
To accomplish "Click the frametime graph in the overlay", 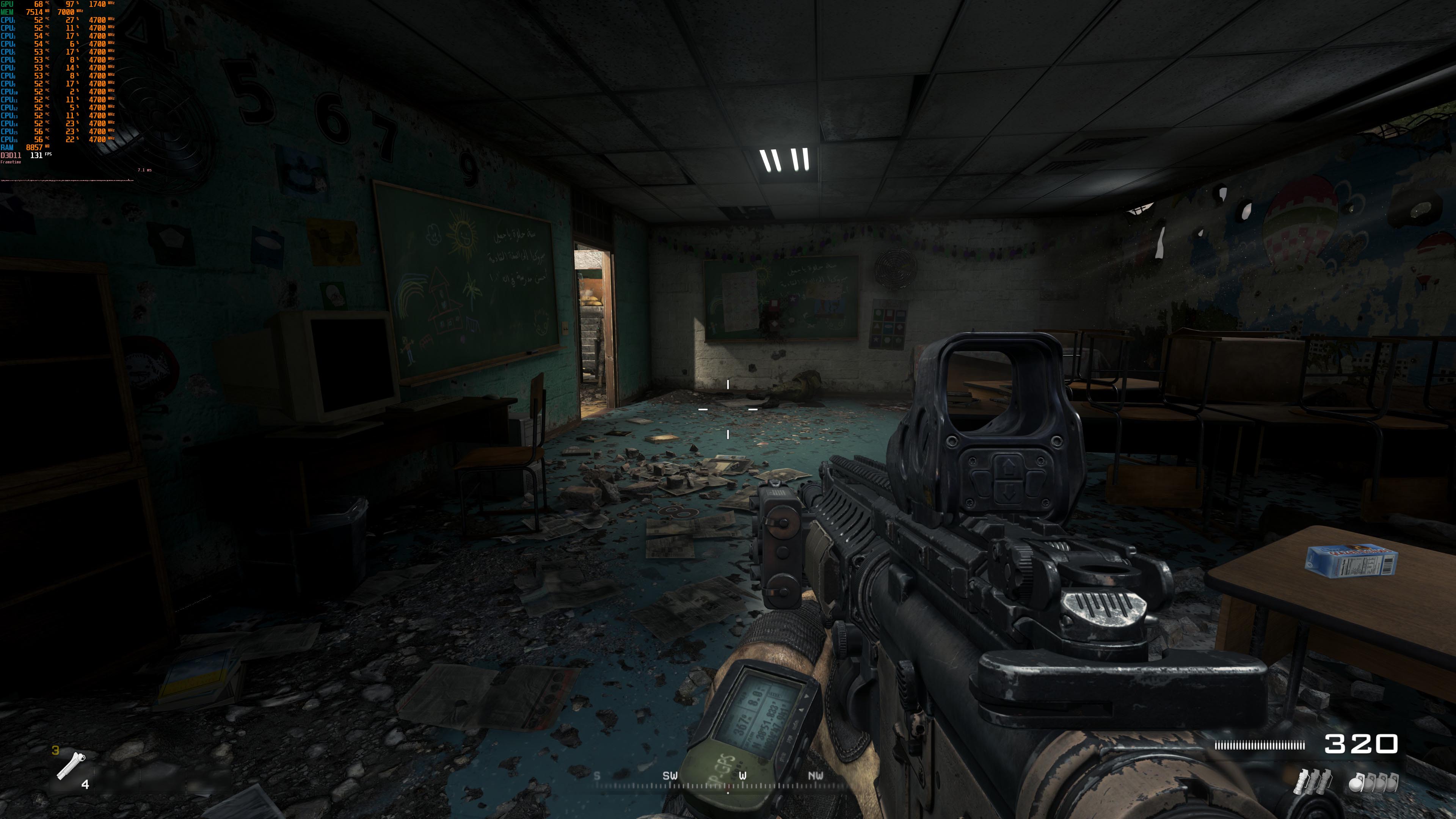I will click(x=67, y=180).
